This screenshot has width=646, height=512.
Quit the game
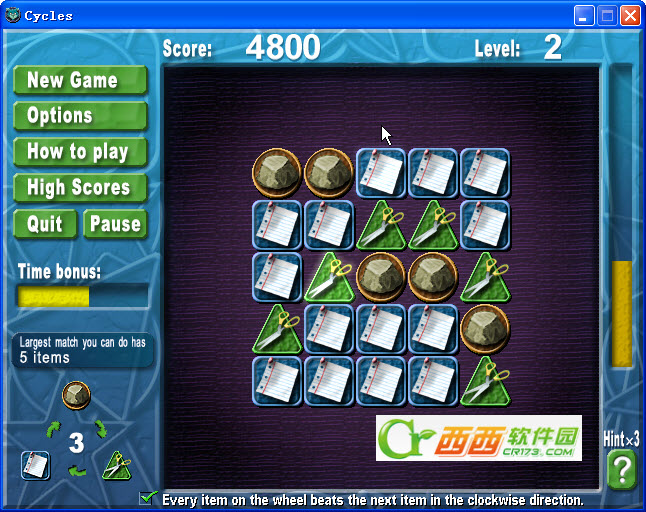[x=45, y=224]
